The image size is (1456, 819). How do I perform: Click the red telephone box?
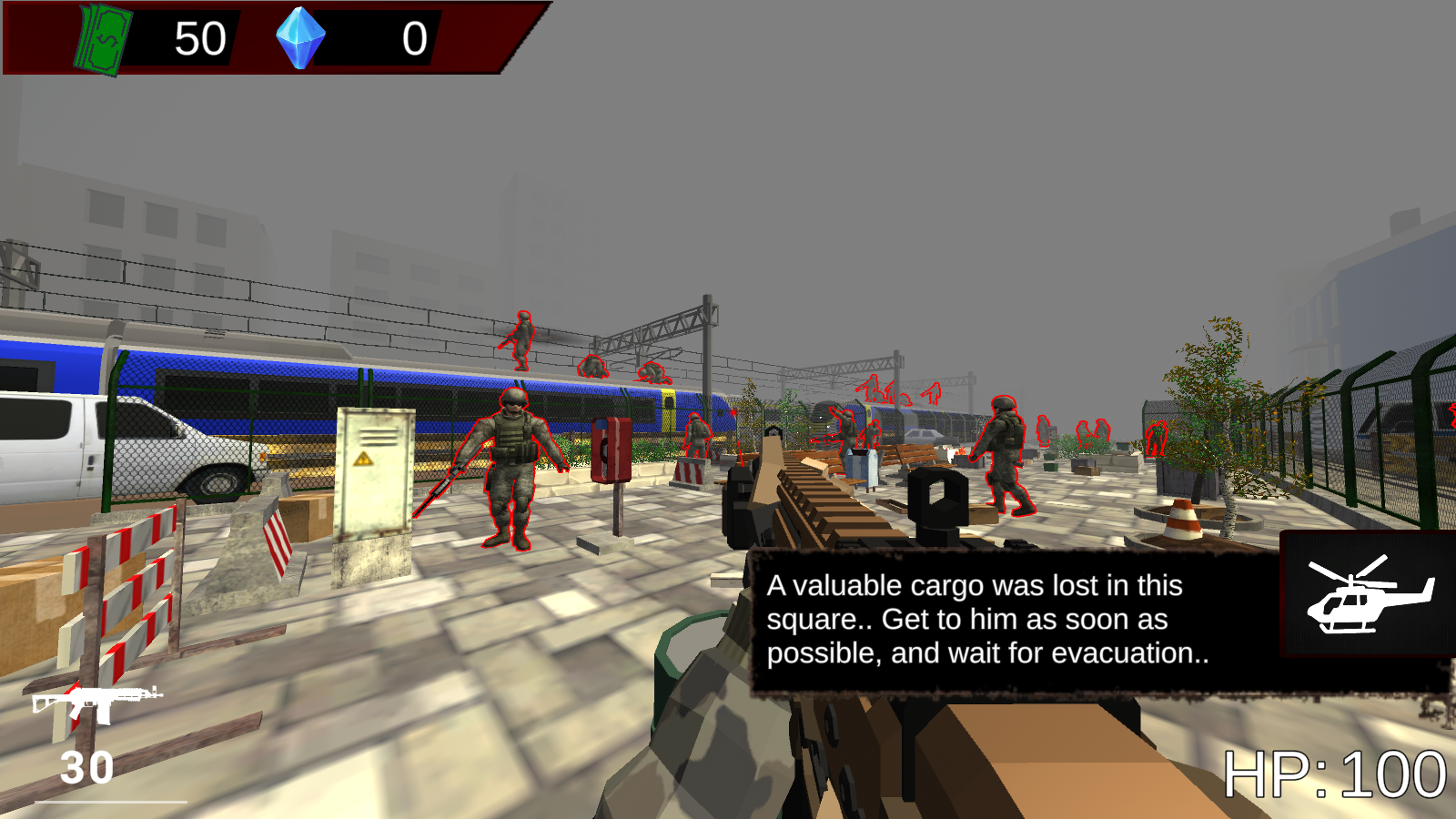[x=612, y=450]
